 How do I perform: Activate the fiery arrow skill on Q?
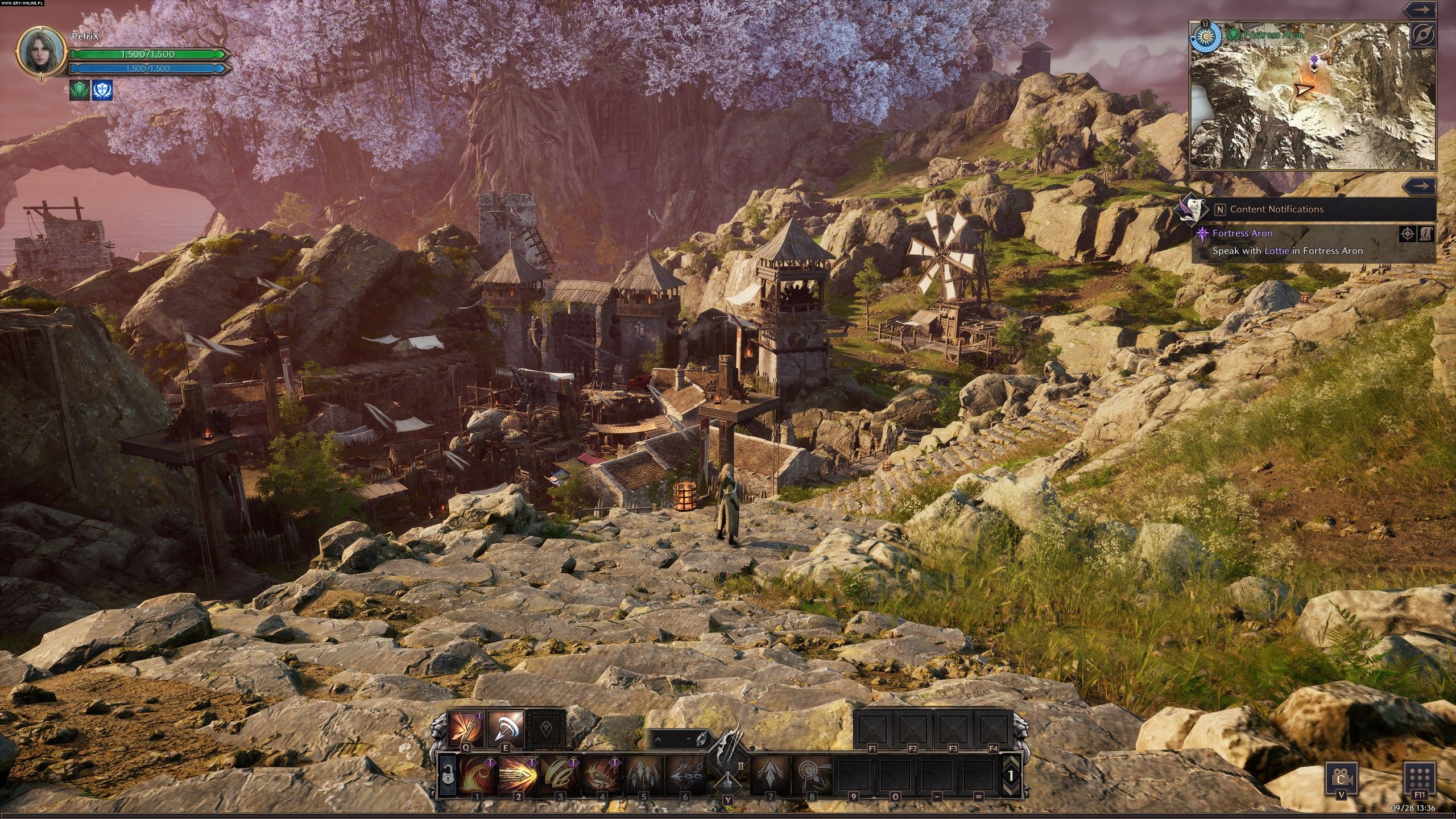click(465, 728)
